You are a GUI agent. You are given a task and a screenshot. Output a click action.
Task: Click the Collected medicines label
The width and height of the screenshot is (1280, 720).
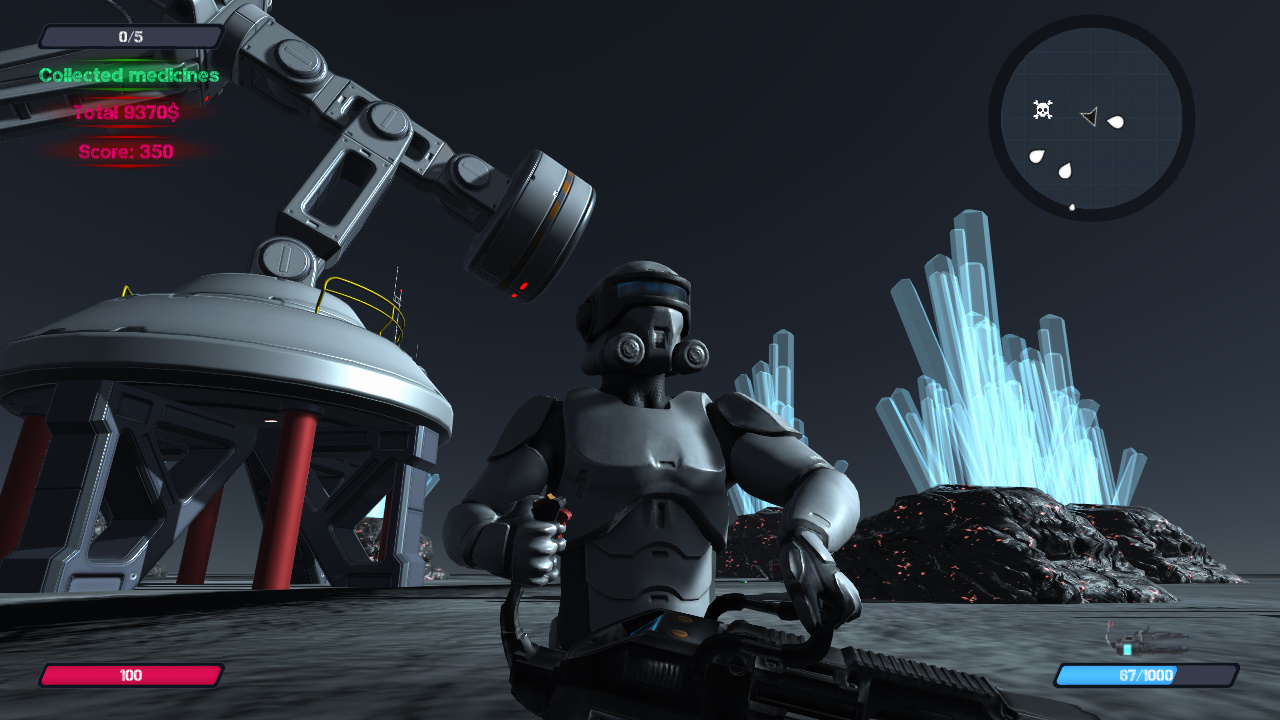130,75
